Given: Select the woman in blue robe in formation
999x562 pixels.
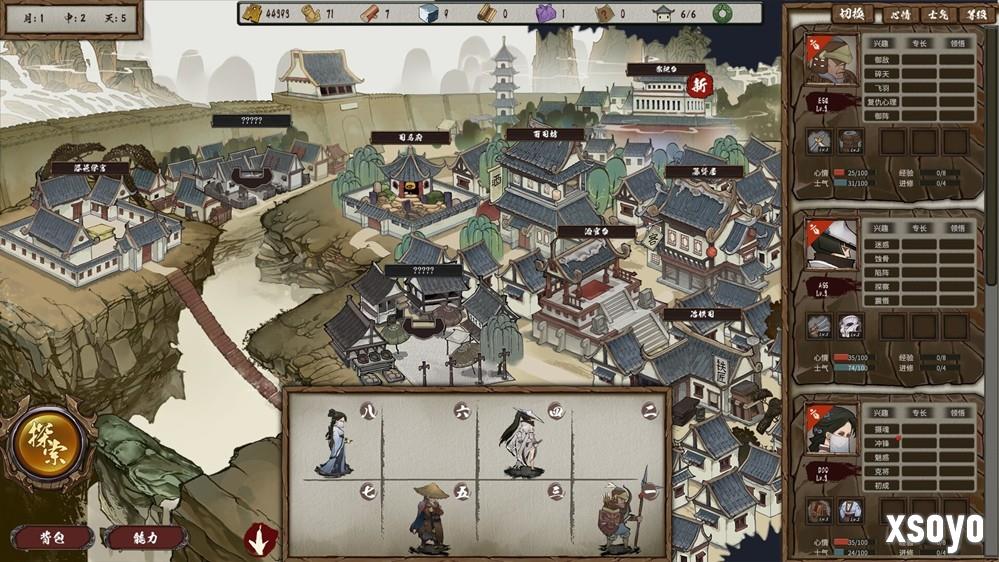Looking at the screenshot, I should click(333, 442).
